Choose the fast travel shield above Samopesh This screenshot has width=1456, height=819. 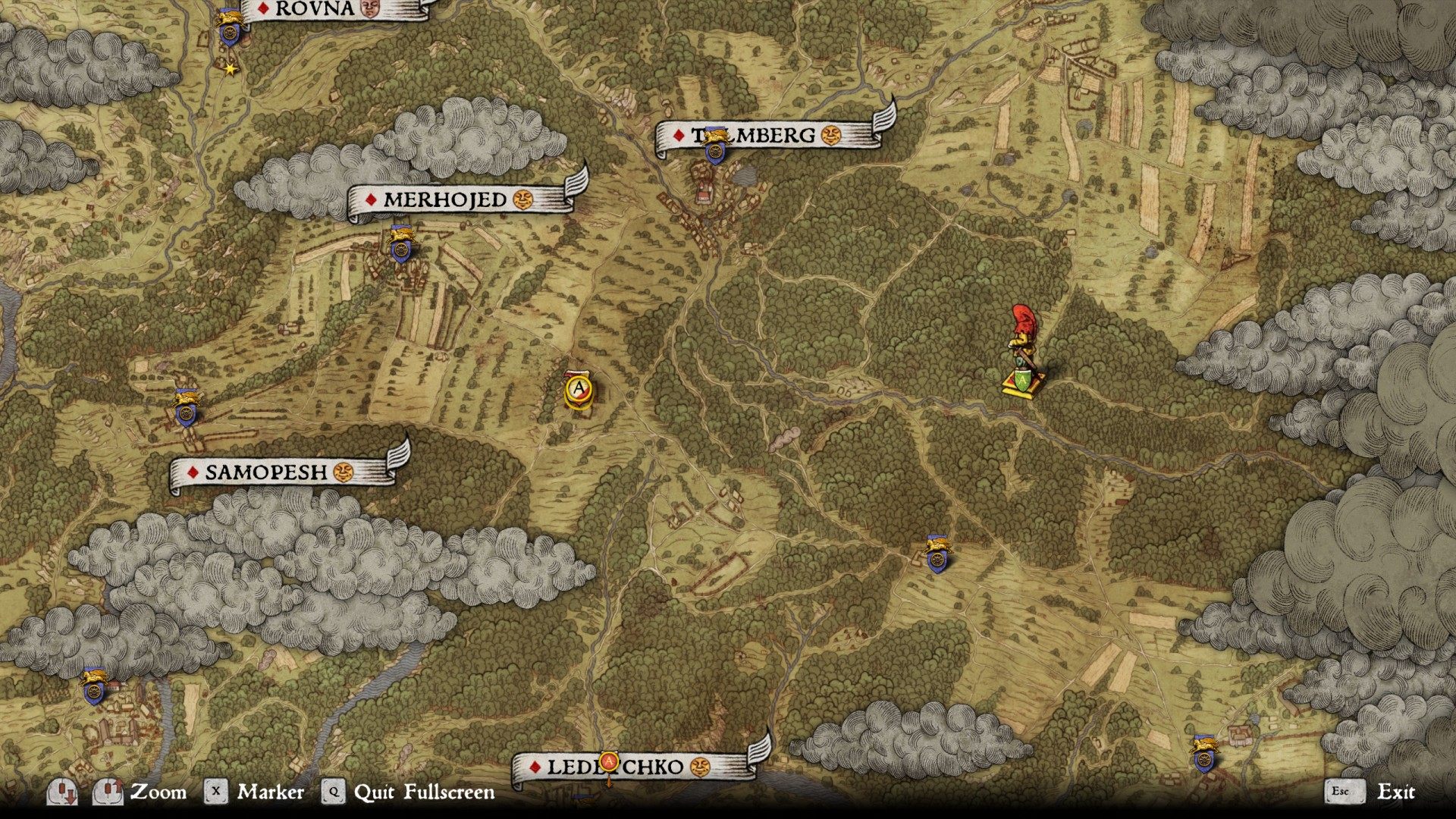(x=186, y=409)
